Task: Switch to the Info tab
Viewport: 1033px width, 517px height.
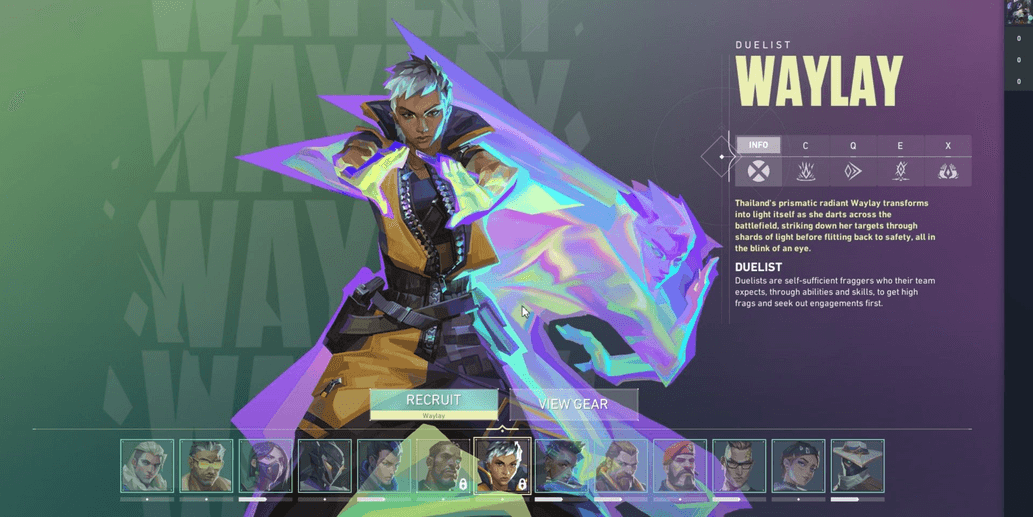Action: pyautogui.click(x=758, y=146)
